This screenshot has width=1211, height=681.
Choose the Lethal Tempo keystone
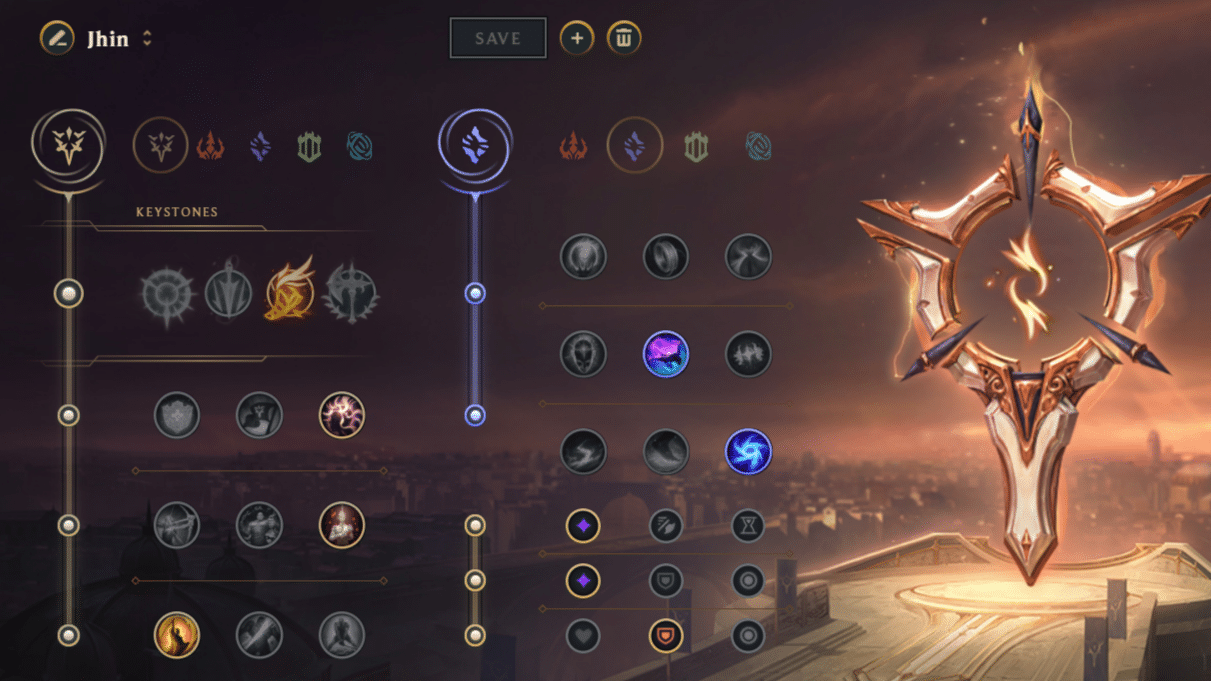(x=228, y=294)
